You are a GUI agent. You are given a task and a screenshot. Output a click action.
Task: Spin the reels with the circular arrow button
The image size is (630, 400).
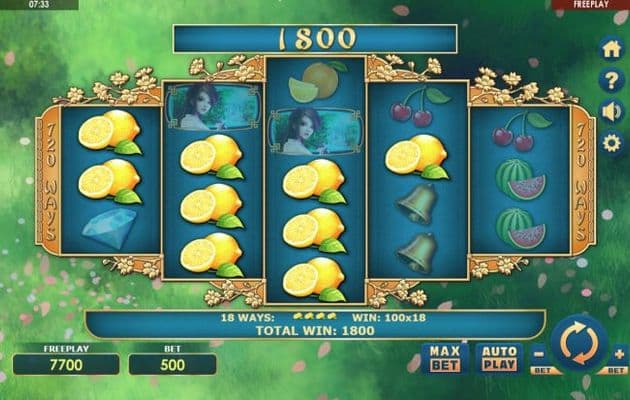(579, 344)
